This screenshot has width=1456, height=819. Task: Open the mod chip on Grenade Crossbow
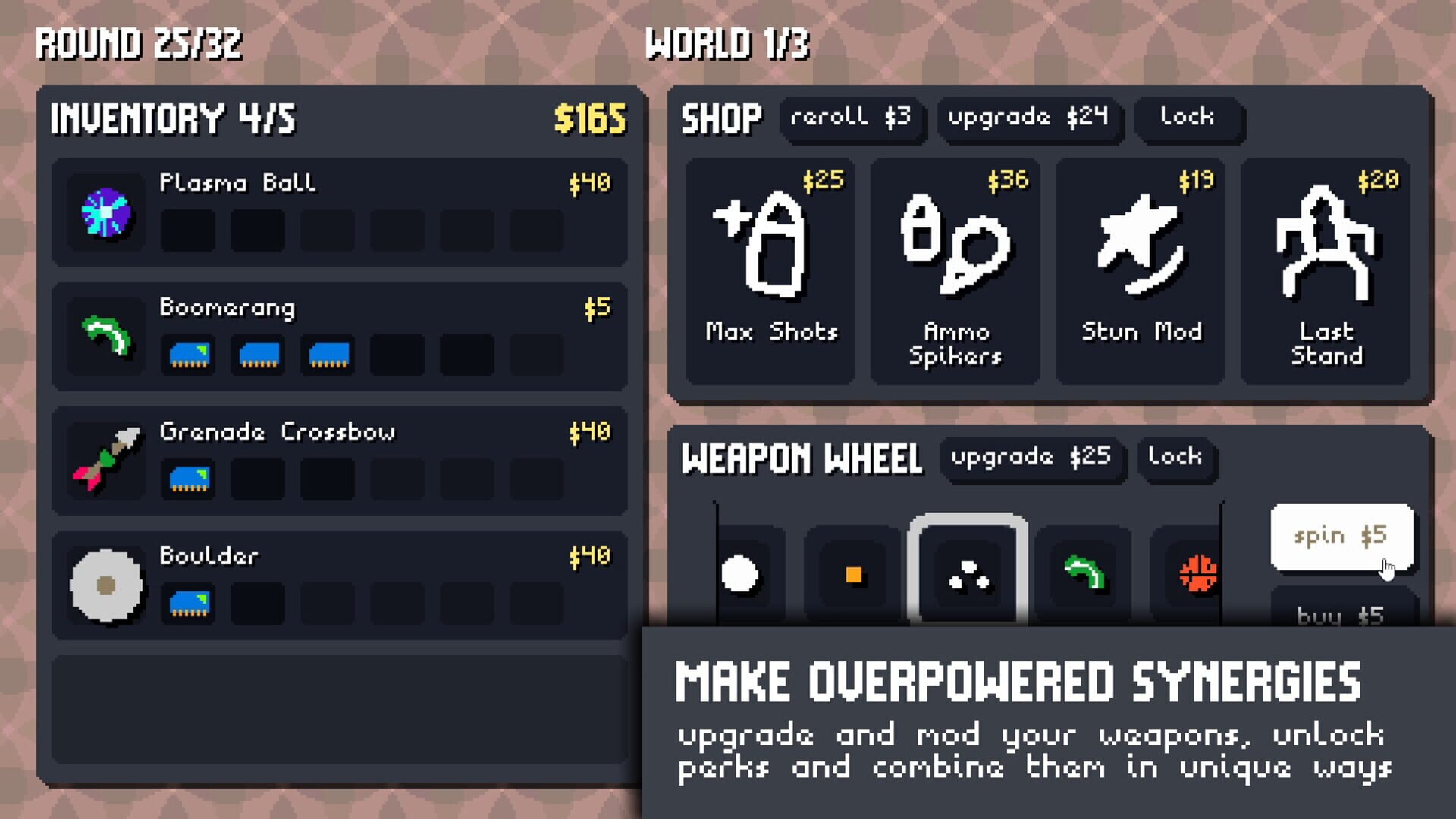(x=188, y=480)
